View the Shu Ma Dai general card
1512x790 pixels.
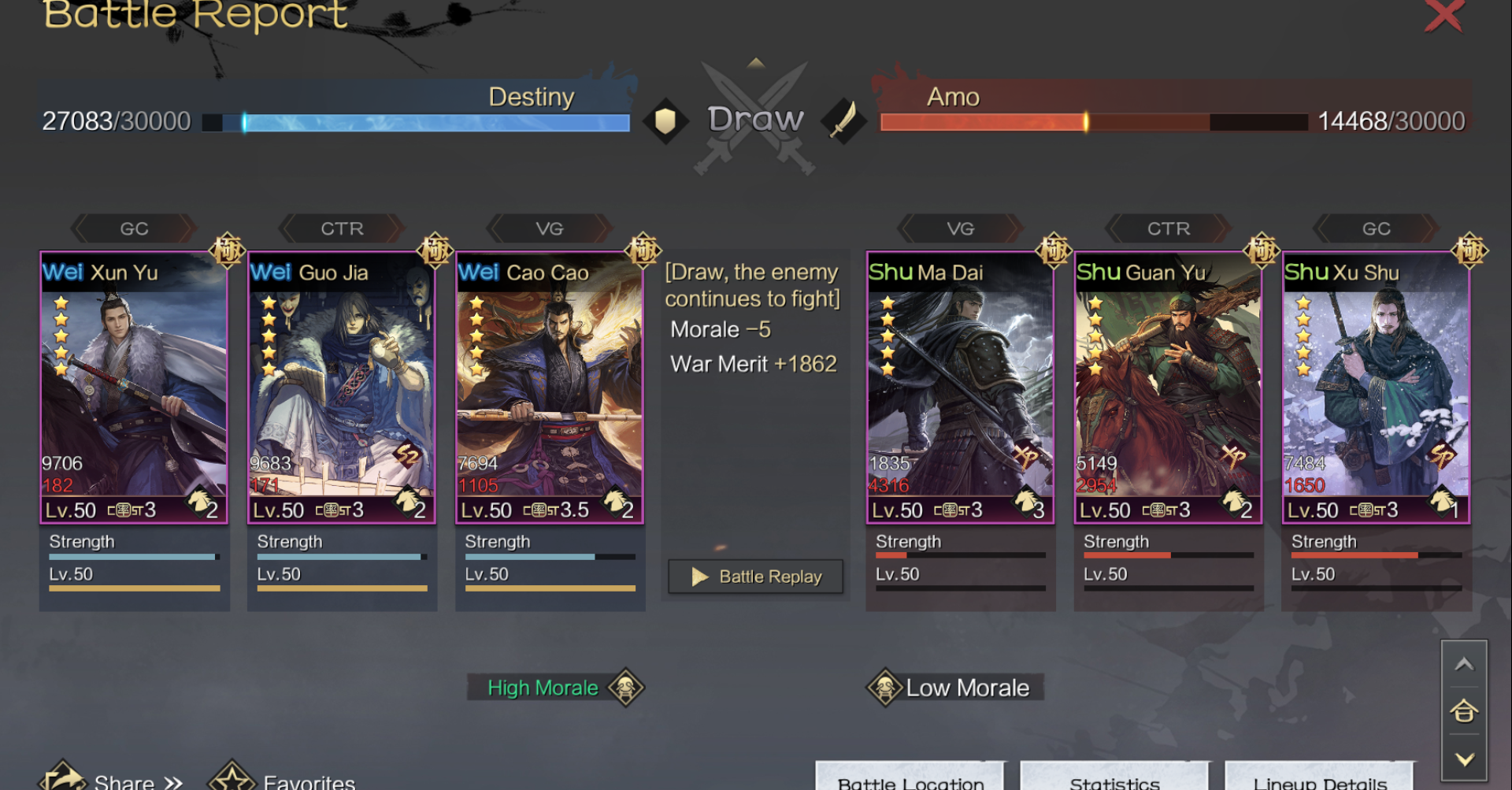click(x=960, y=388)
